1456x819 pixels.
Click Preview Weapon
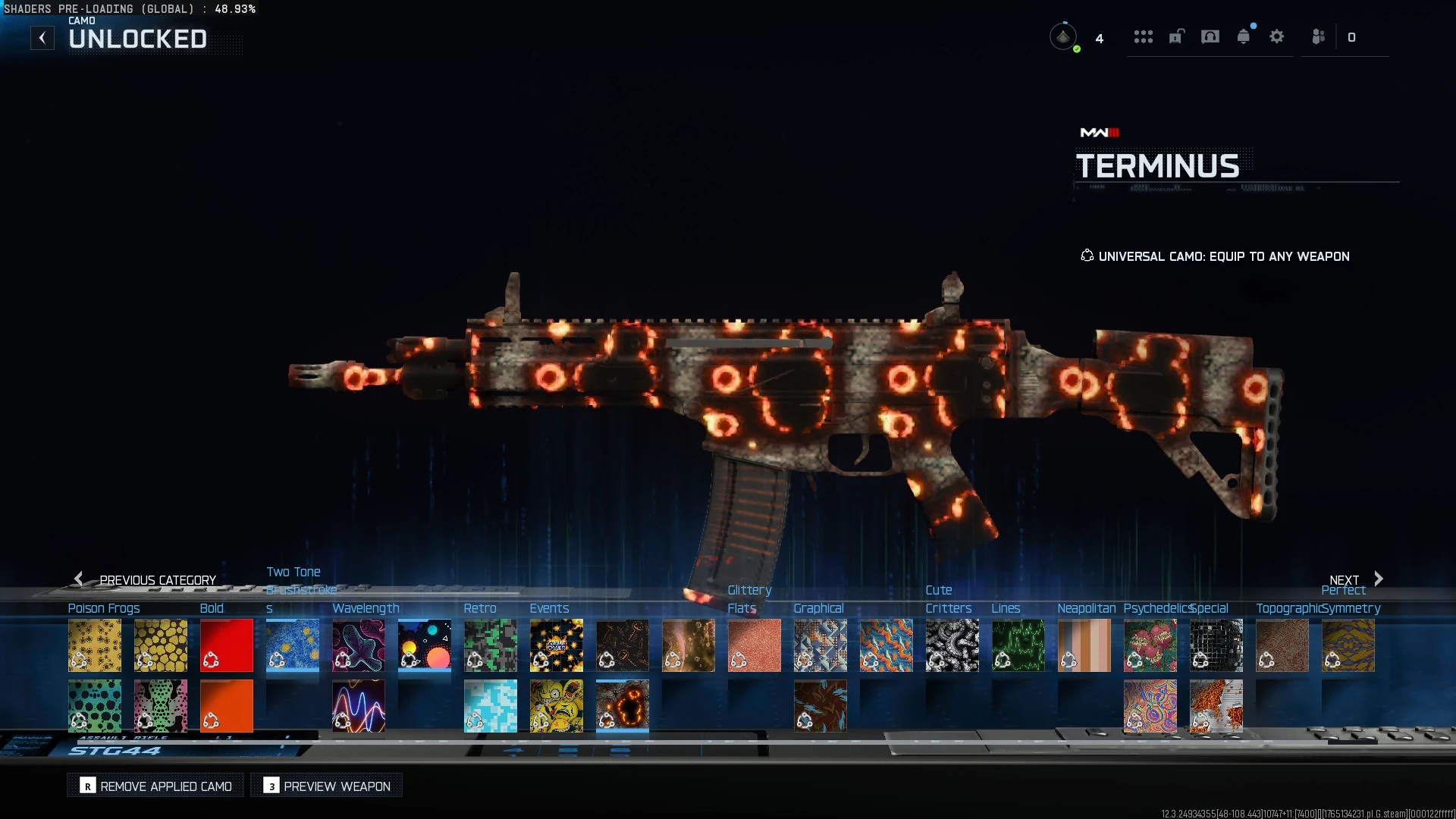(325, 786)
